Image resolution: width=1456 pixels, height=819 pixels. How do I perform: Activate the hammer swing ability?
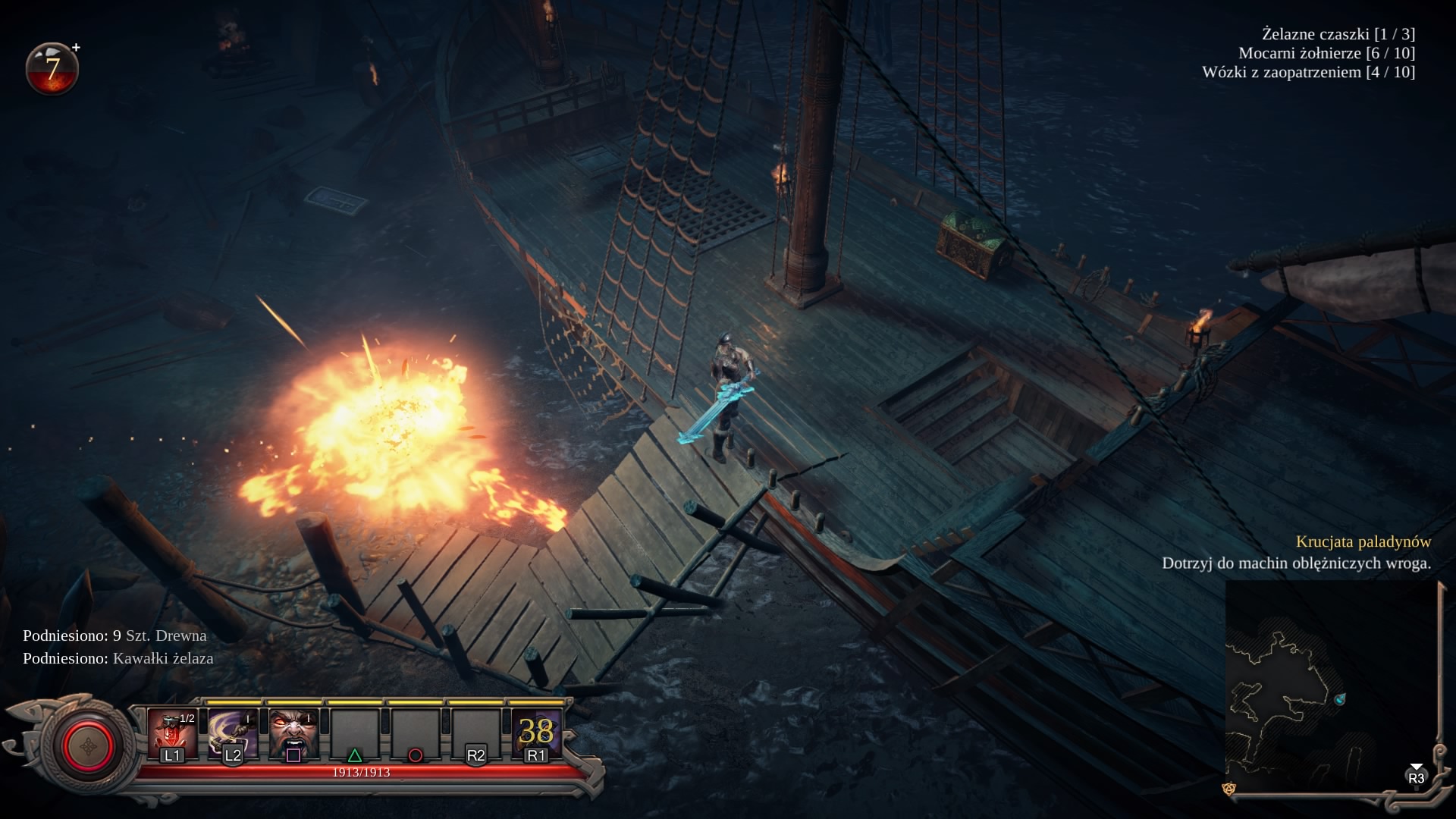click(x=233, y=732)
